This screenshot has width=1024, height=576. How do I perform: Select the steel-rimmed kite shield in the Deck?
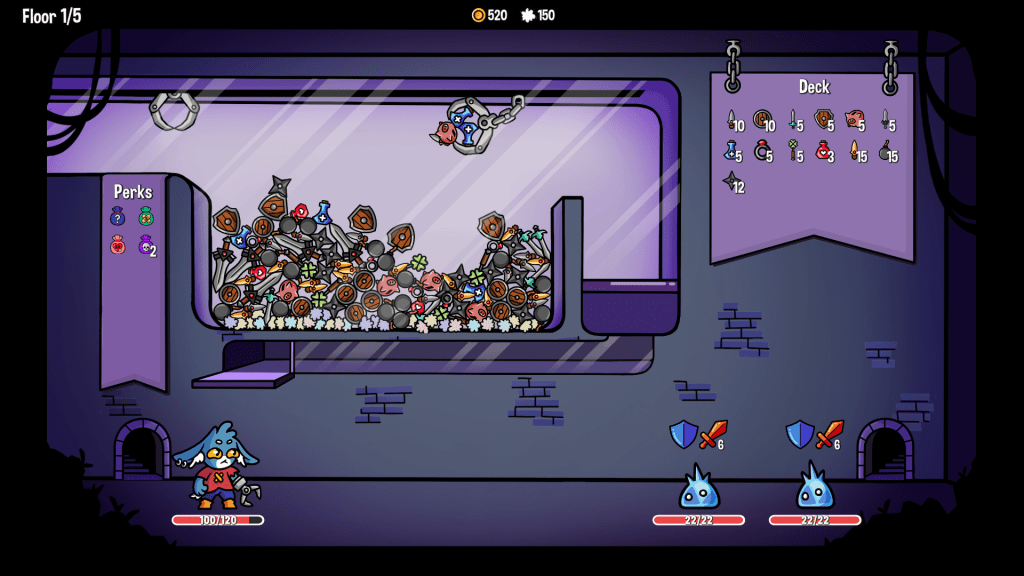point(822,120)
